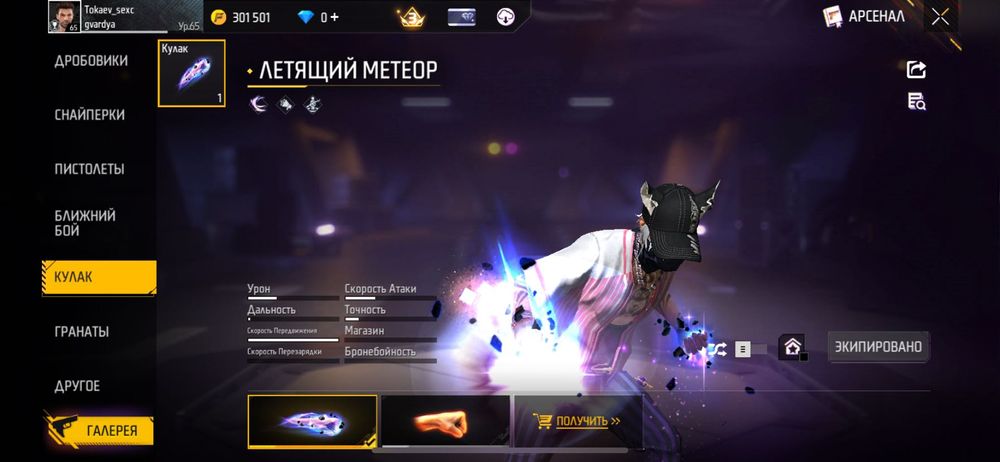The image size is (1000, 462).
Task: Tick the lobby house-star checkbox
Action: [x=794, y=348]
